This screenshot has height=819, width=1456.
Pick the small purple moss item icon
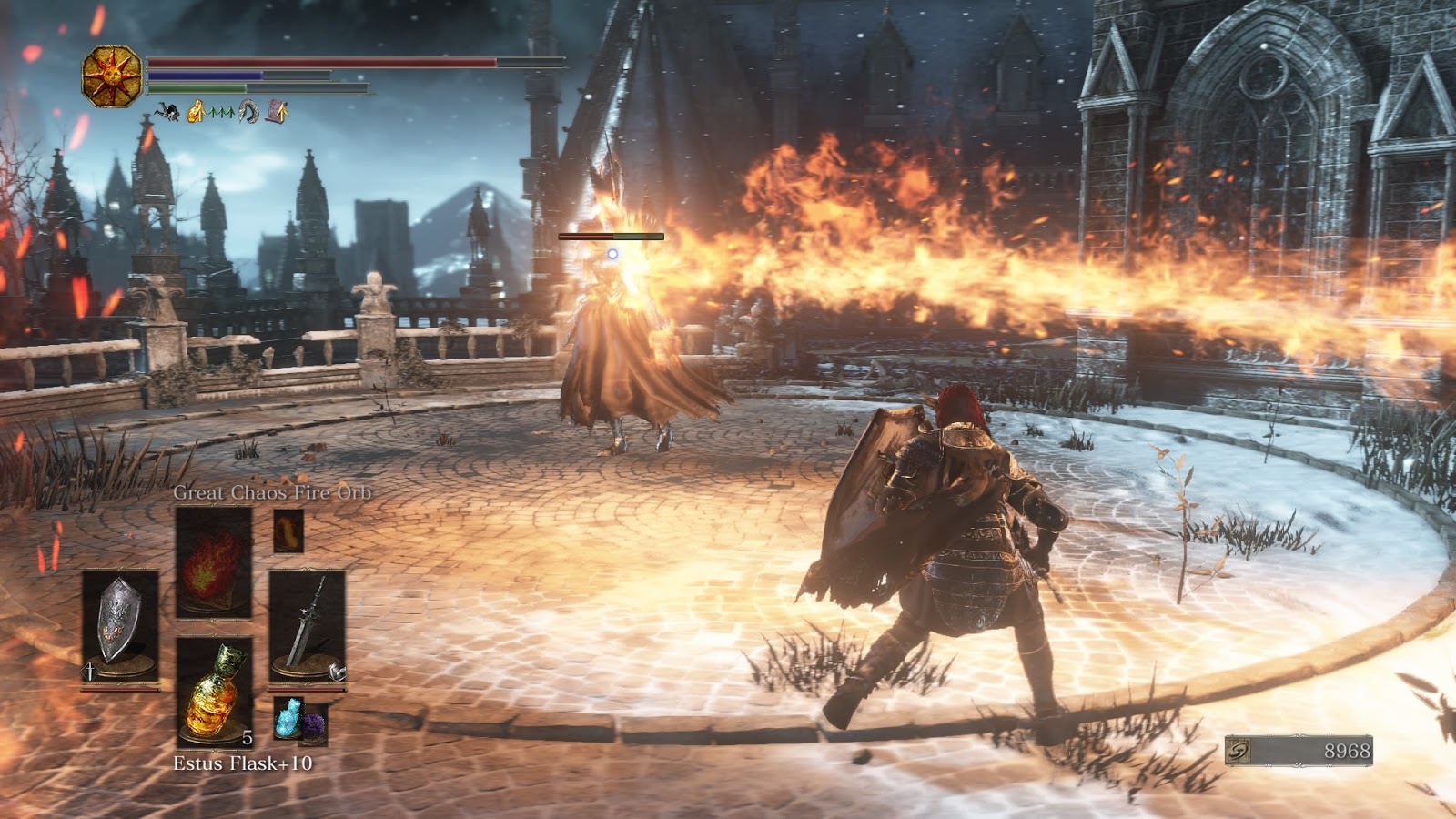(x=314, y=725)
